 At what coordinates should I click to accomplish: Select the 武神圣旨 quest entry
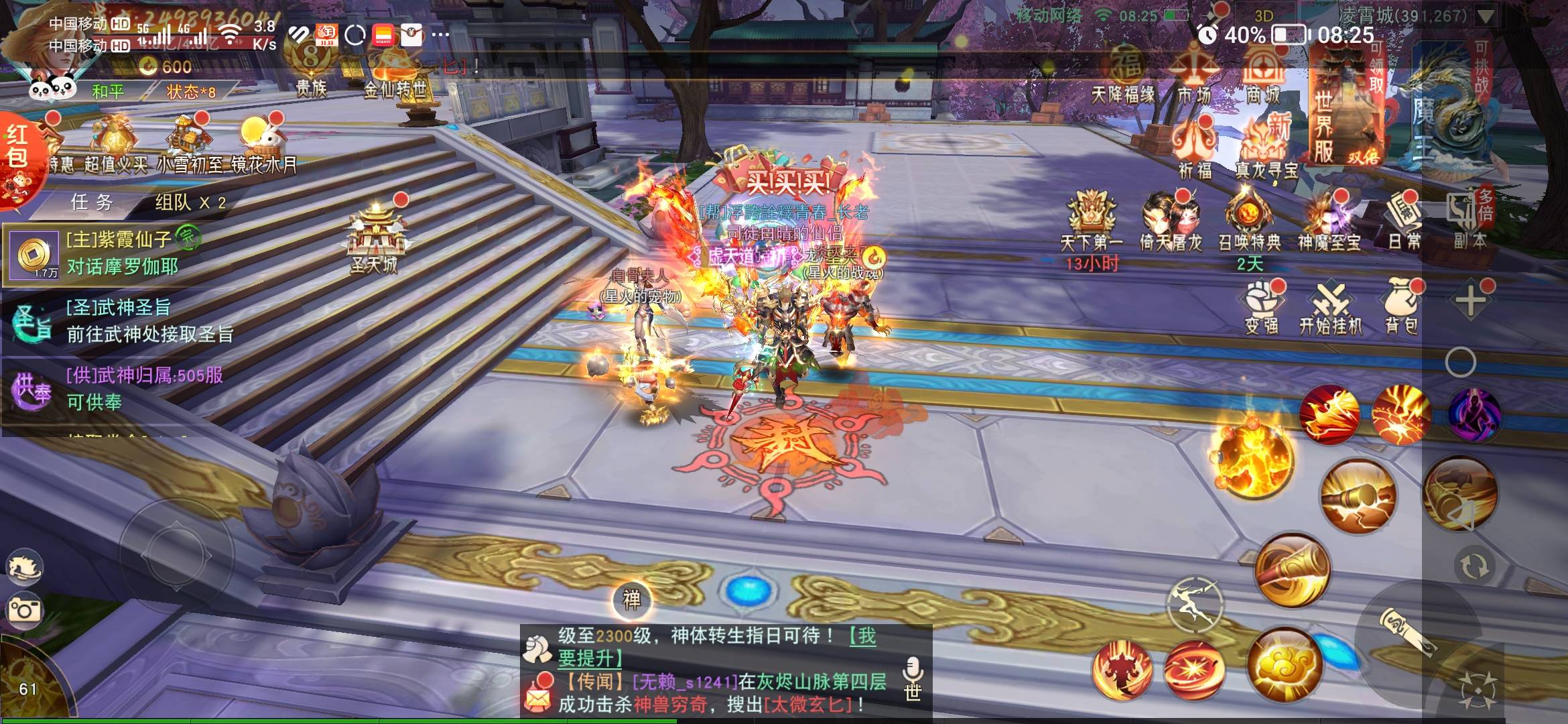pos(121,321)
